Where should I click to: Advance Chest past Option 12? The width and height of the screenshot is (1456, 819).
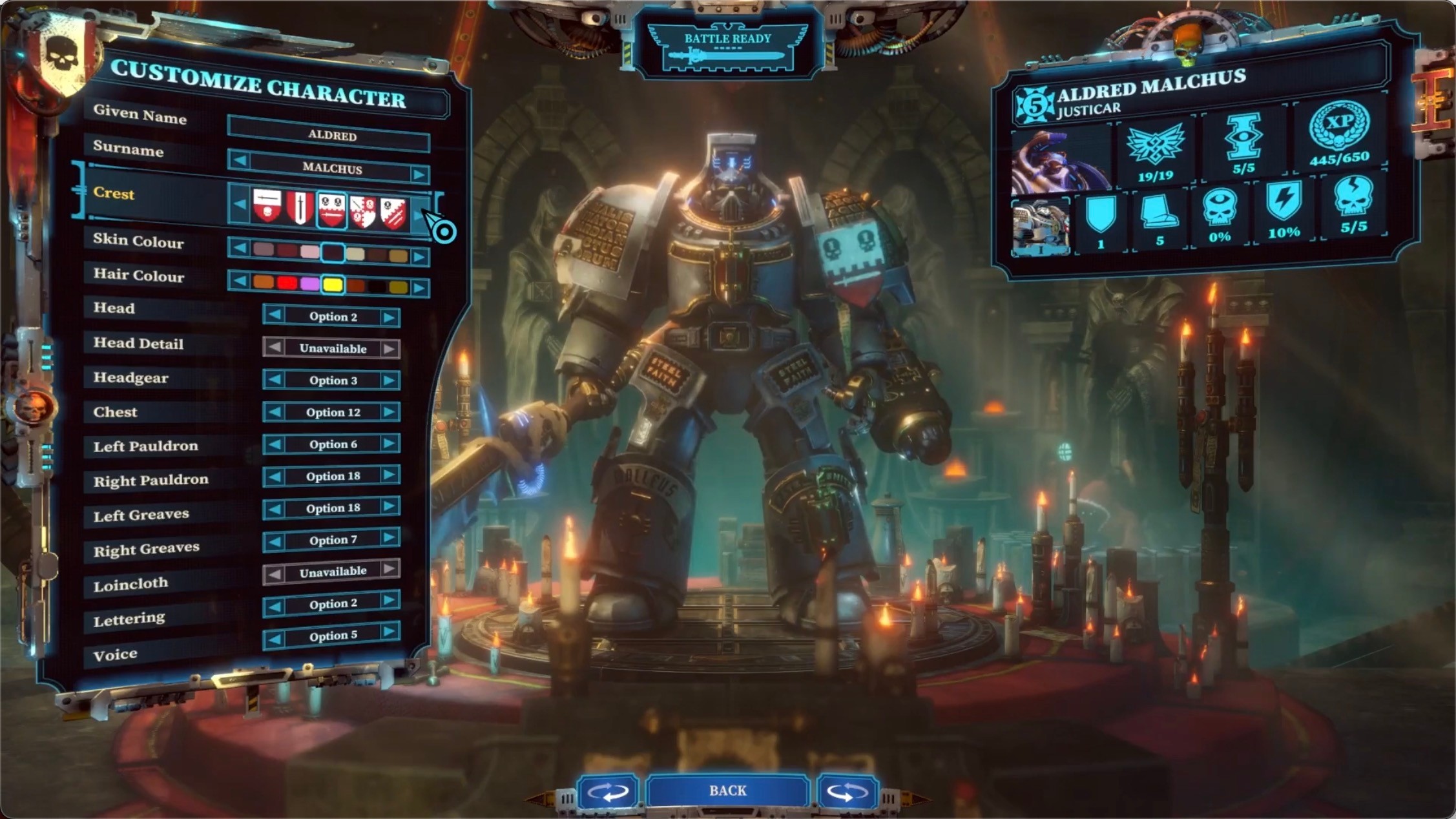point(389,412)
